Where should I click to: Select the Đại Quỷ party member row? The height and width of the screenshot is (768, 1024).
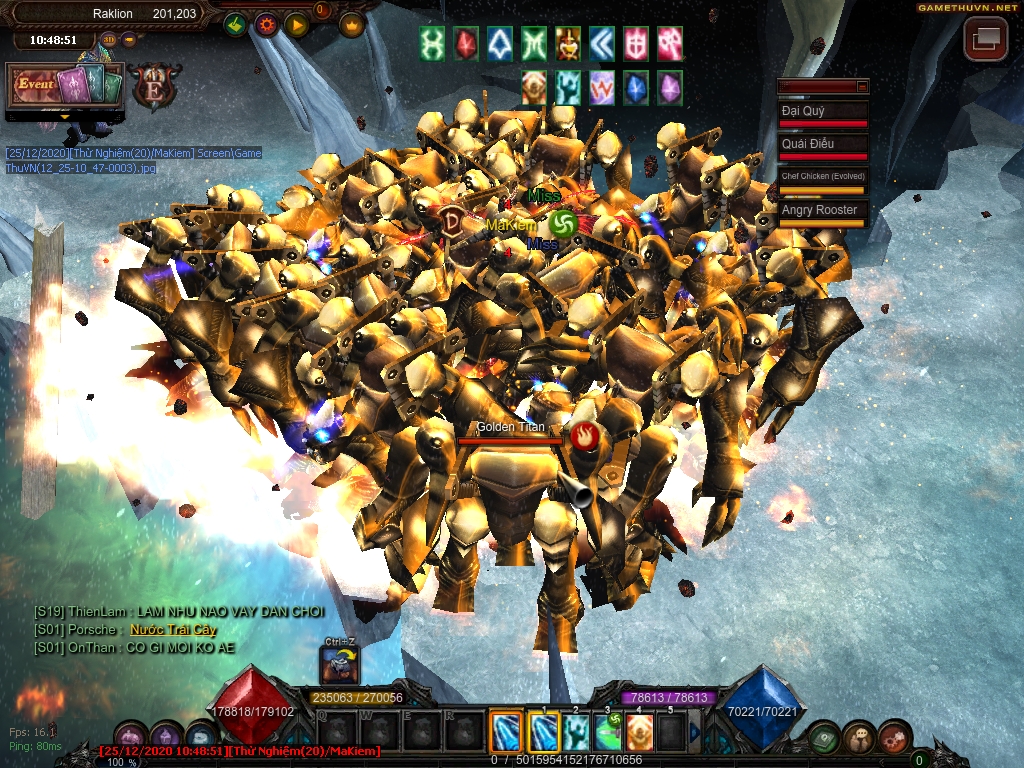tap(823, 114)
